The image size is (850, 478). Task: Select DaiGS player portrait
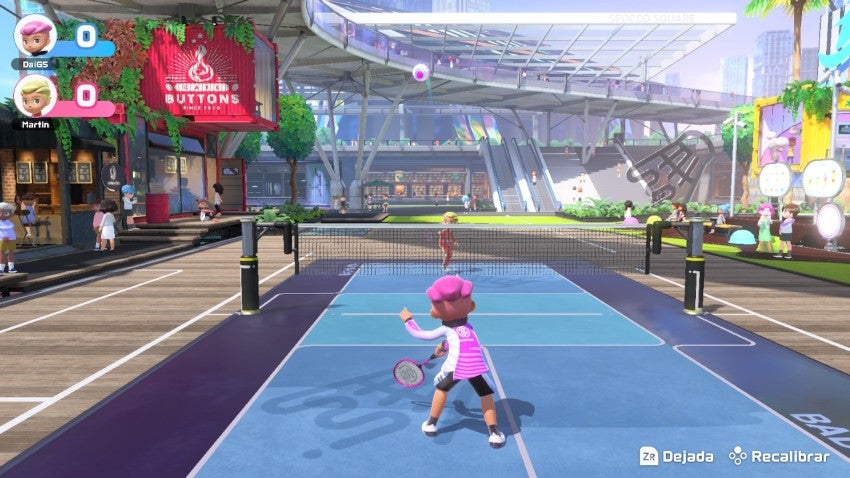click(x=34, y=35)
